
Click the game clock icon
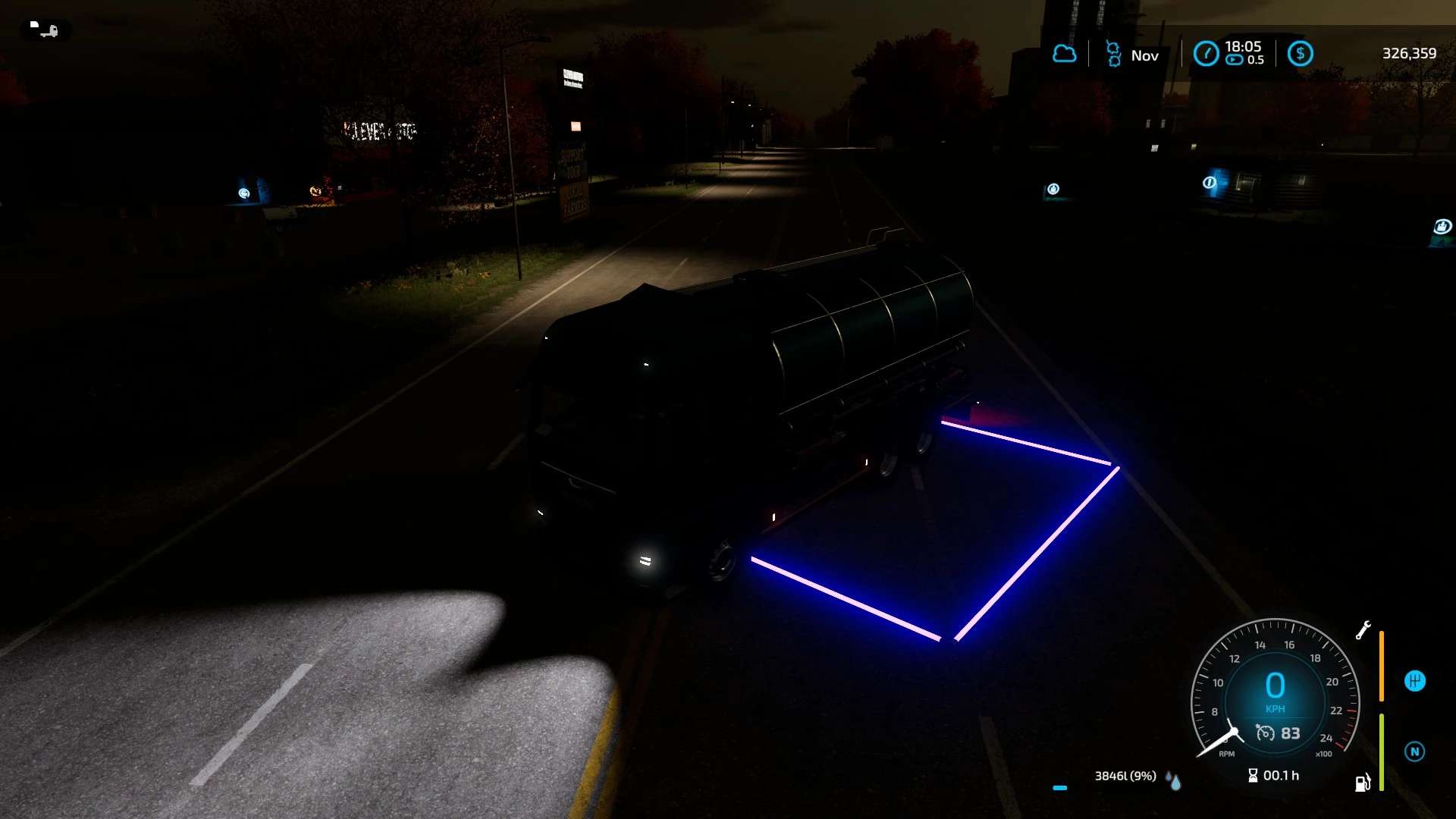(x=1206, y=54)
